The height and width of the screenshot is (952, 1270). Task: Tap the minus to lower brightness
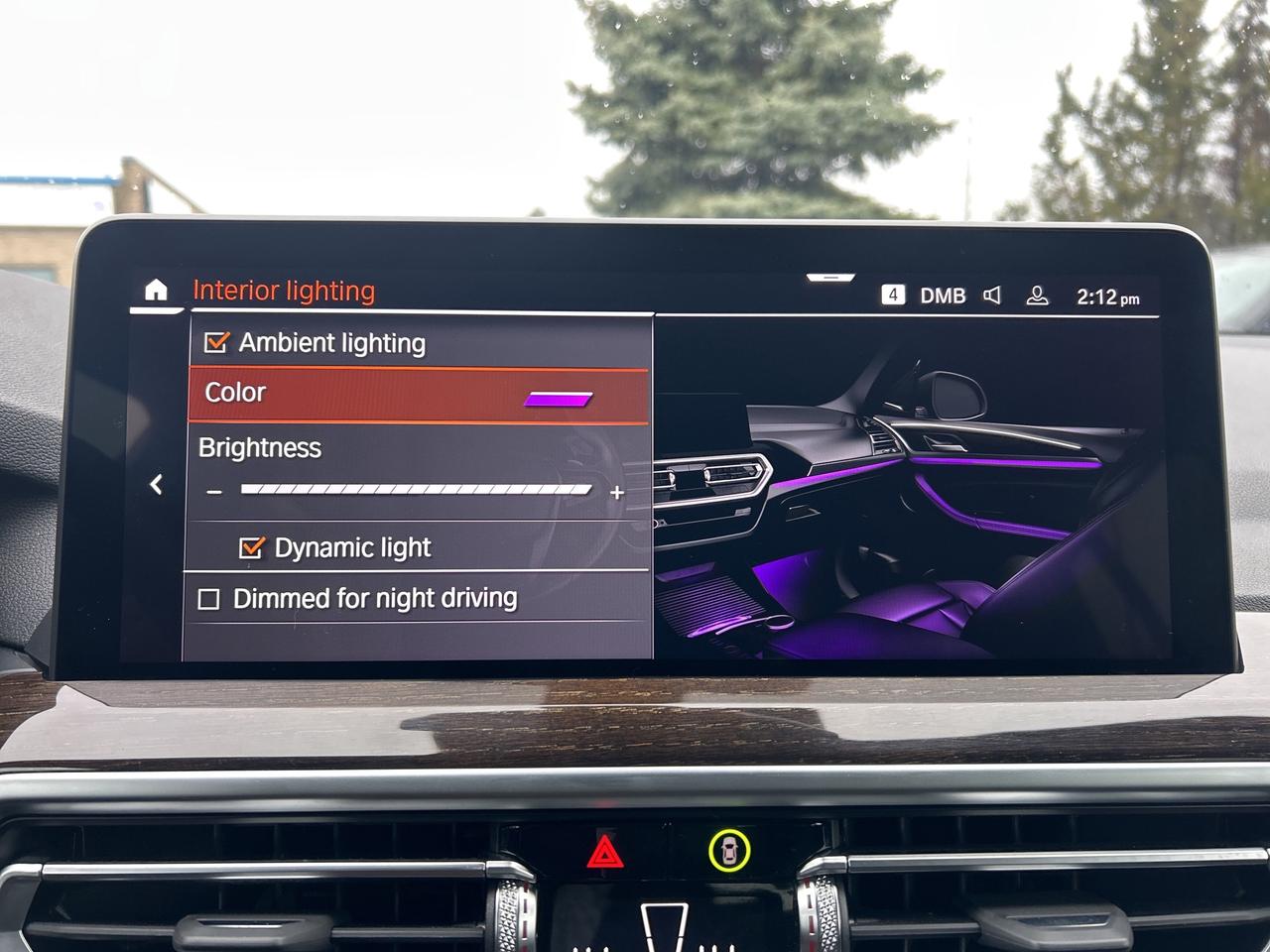point(214,490)
